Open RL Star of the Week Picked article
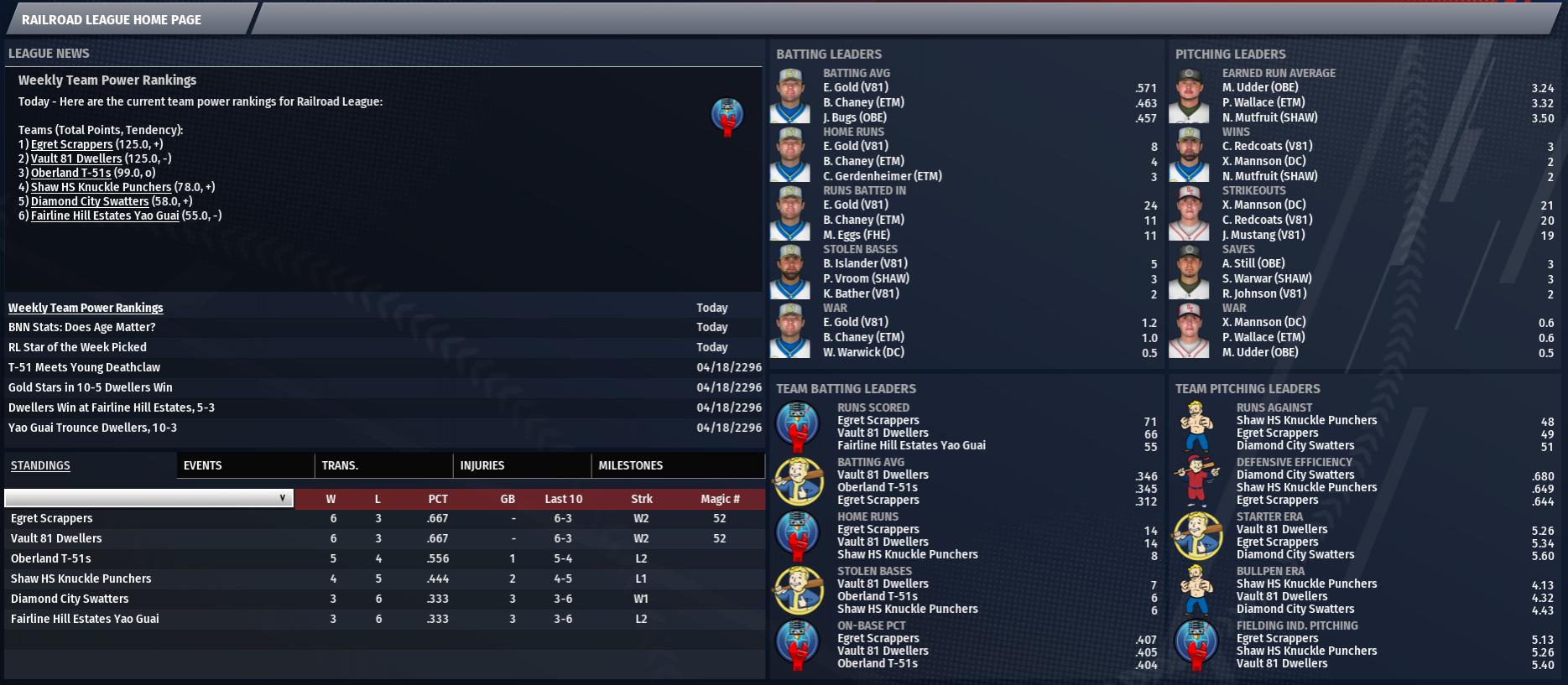 pyautogui.click(x=77, y=347)
